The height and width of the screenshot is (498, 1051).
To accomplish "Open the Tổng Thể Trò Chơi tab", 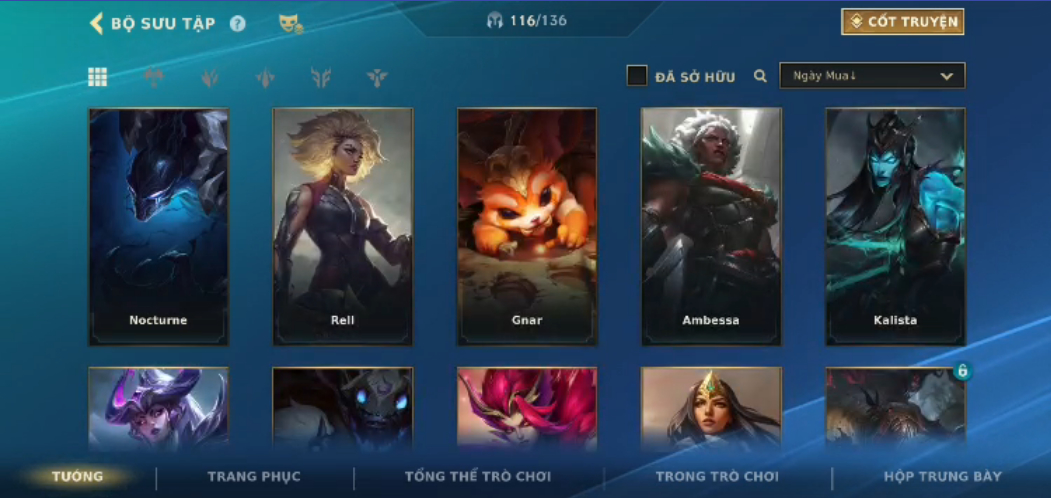I will (479, 477).
